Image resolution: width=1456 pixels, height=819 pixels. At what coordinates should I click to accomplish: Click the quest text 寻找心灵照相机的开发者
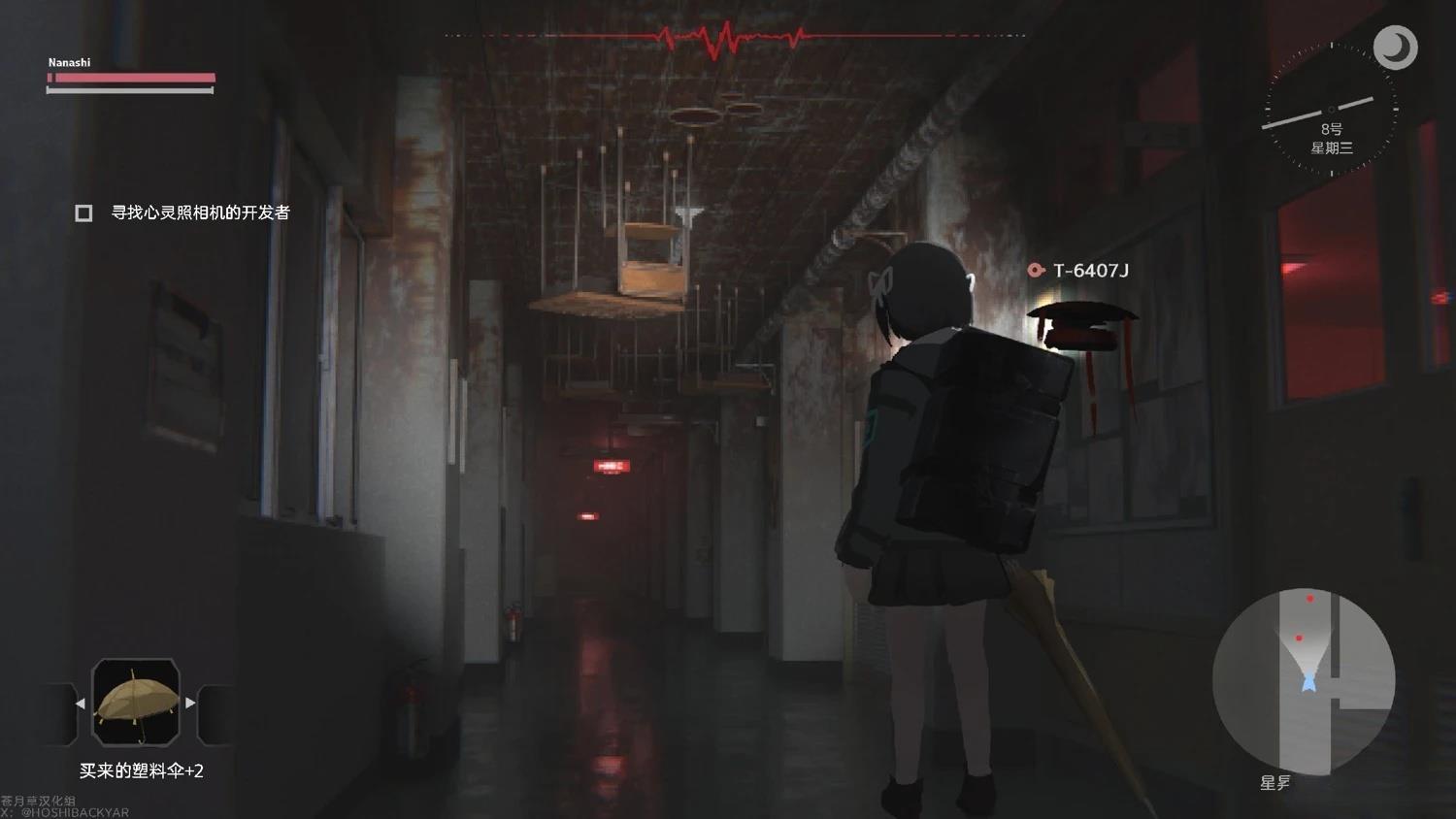tap(201, 212)
